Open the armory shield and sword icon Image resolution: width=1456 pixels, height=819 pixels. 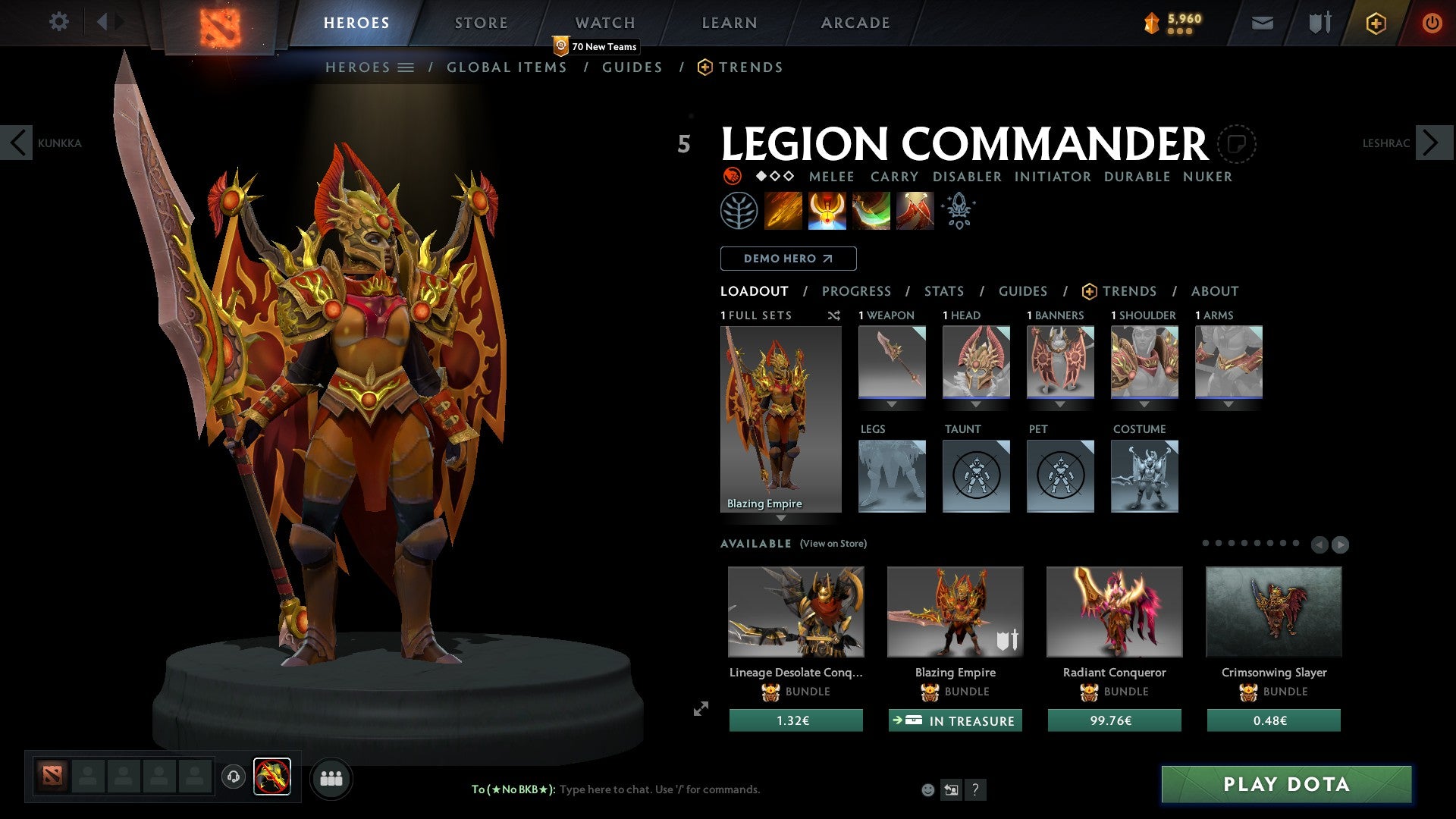click(1318, 23)
